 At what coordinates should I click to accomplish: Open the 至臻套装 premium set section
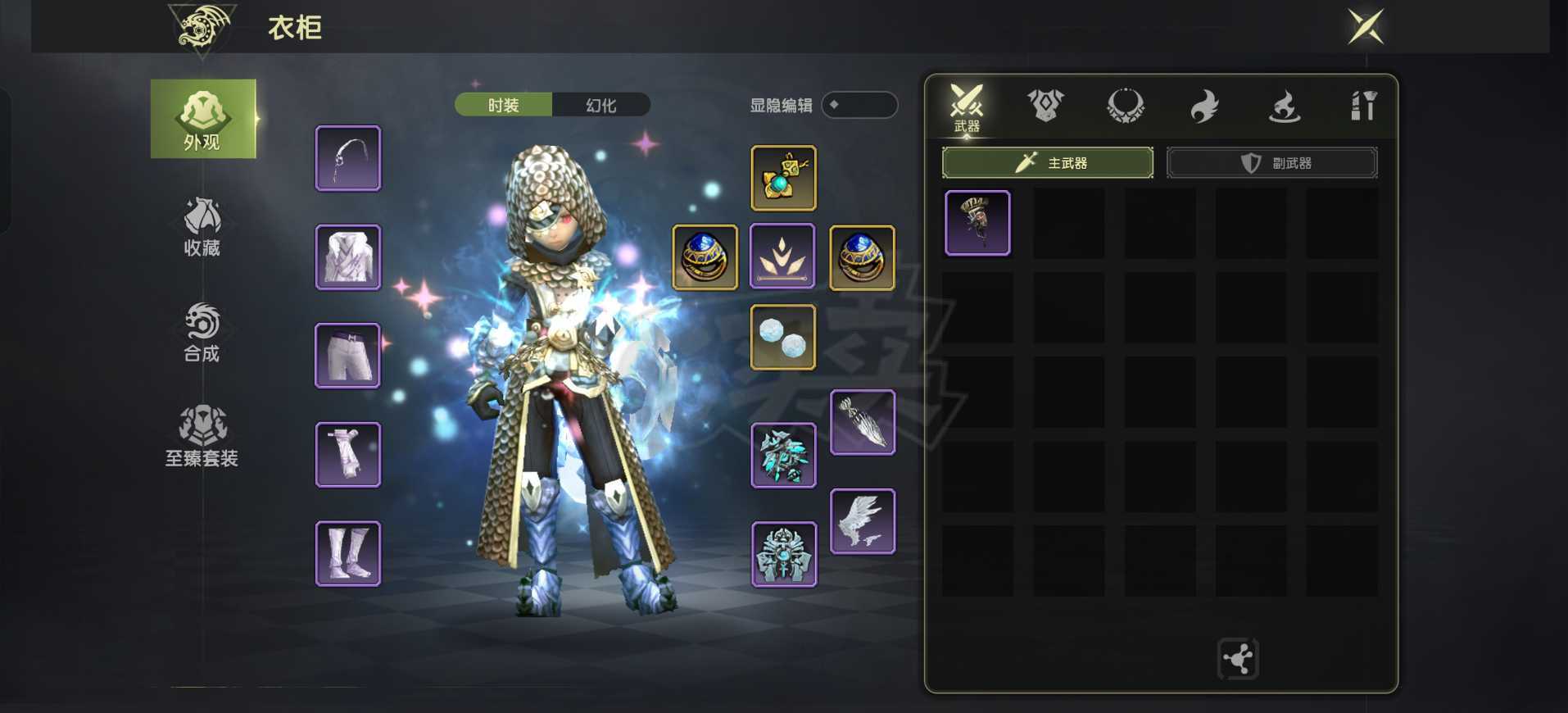click(x=202, y=436)
